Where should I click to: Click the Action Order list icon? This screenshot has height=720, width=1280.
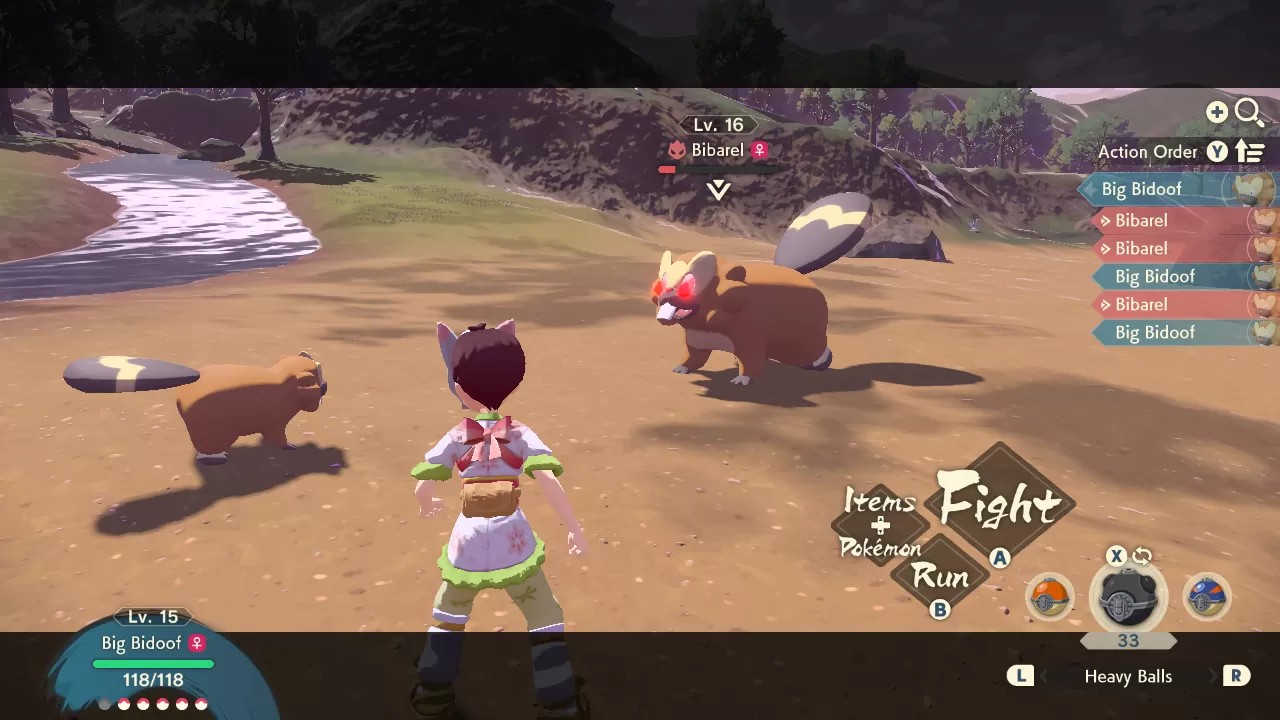click(1249, 150)
